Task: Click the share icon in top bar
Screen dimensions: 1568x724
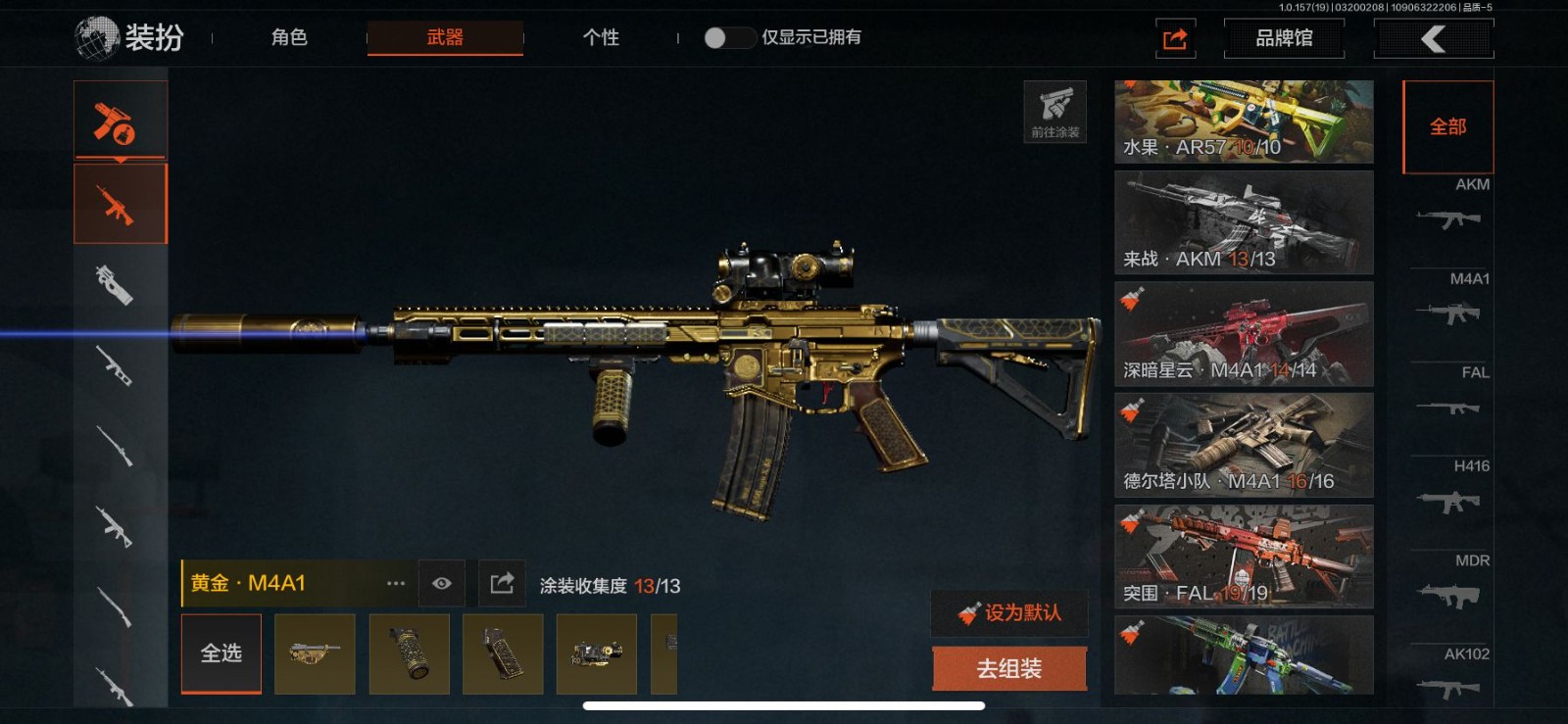Action: pos(1175,38)
